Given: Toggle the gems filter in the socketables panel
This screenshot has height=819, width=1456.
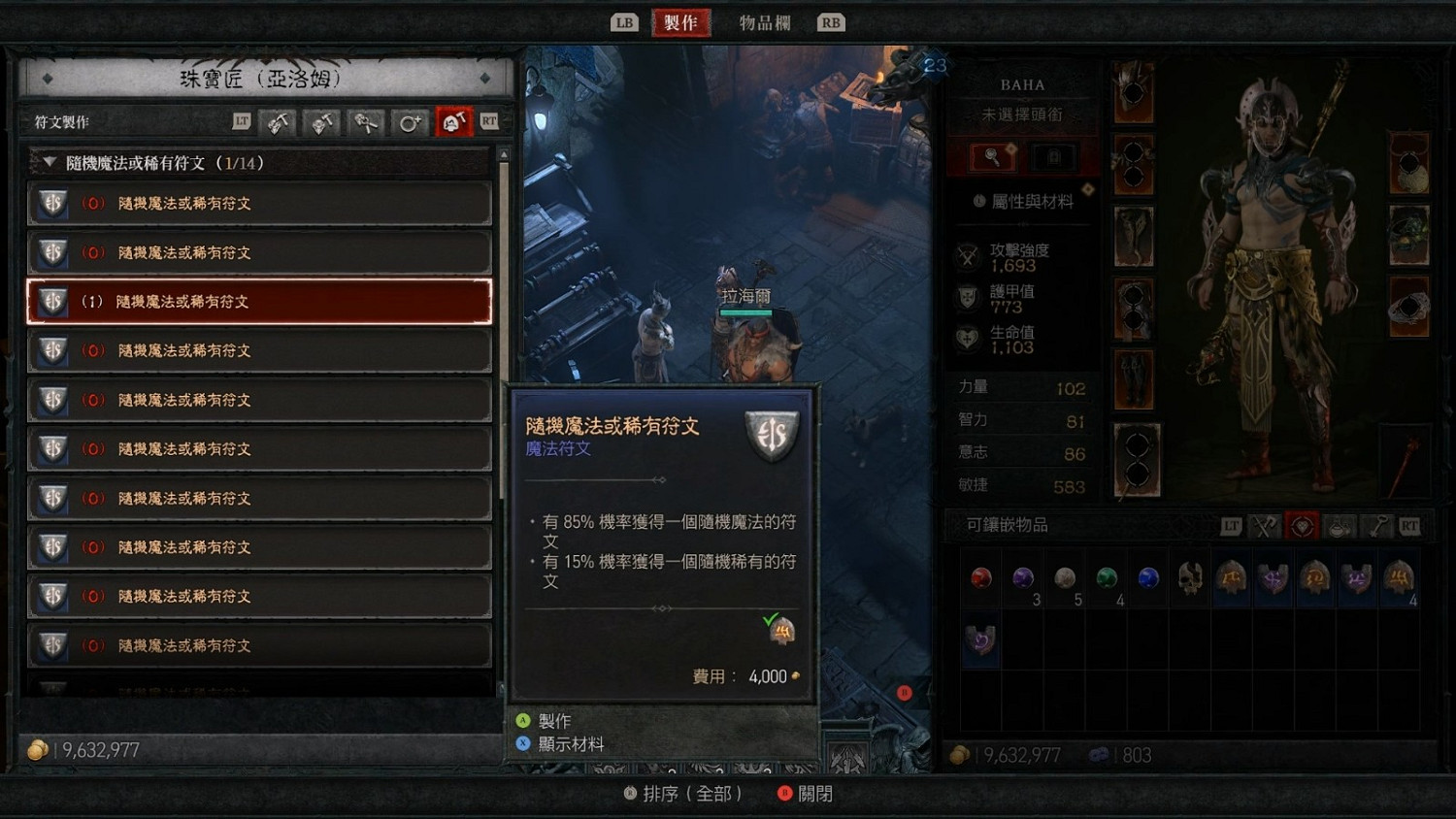Looking at the screenshot, I should 1302,525.
